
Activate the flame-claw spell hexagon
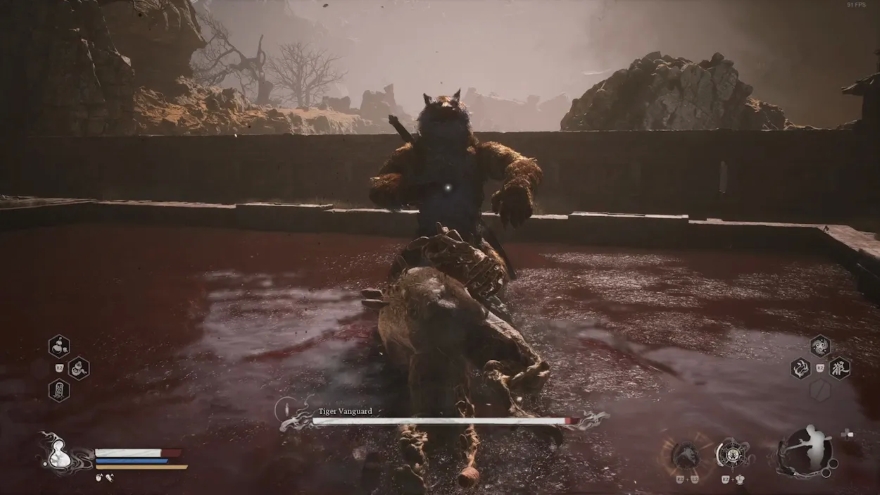[801, 368]
